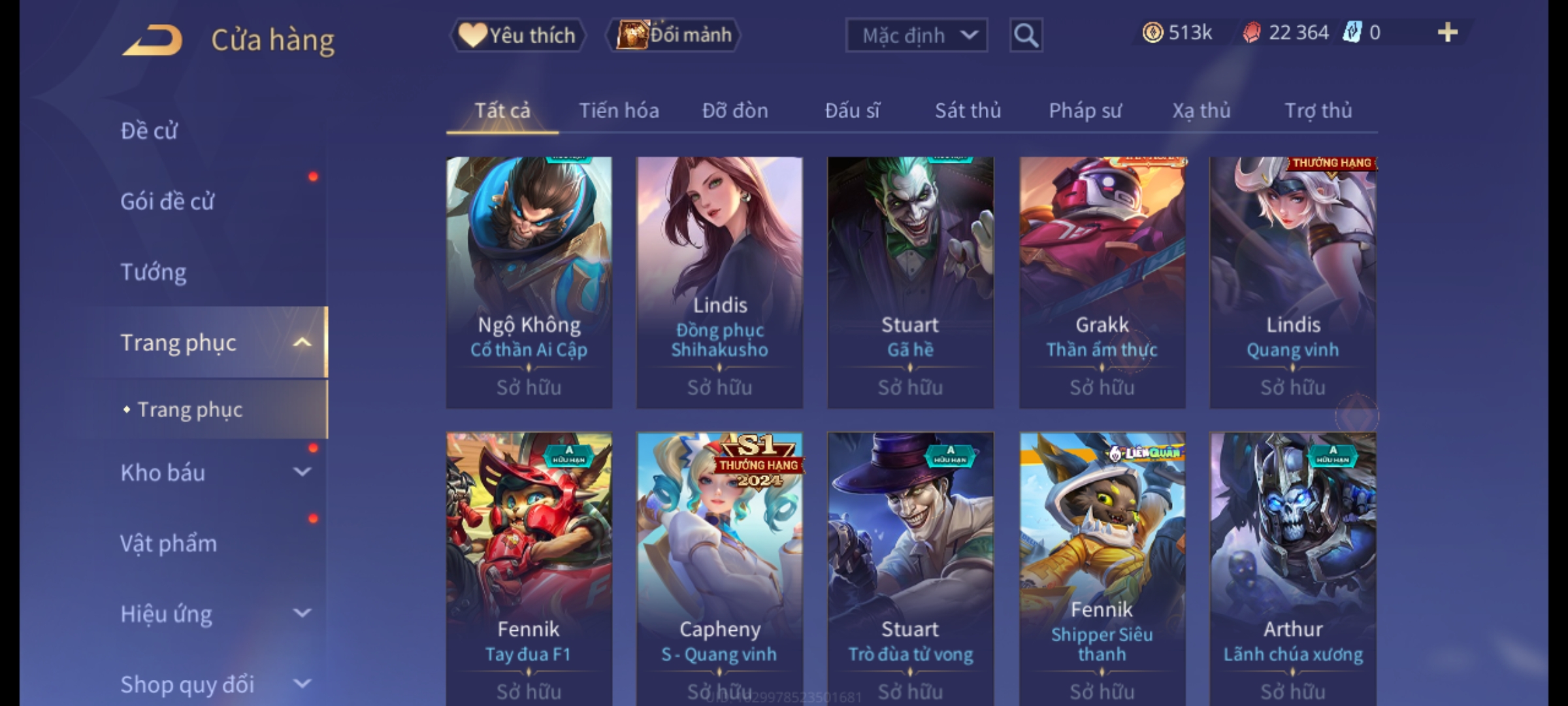This screenshot has height=706, width=1568.
Task: Open the Yêu thích favorites list
Action: (x=517, y=35)
